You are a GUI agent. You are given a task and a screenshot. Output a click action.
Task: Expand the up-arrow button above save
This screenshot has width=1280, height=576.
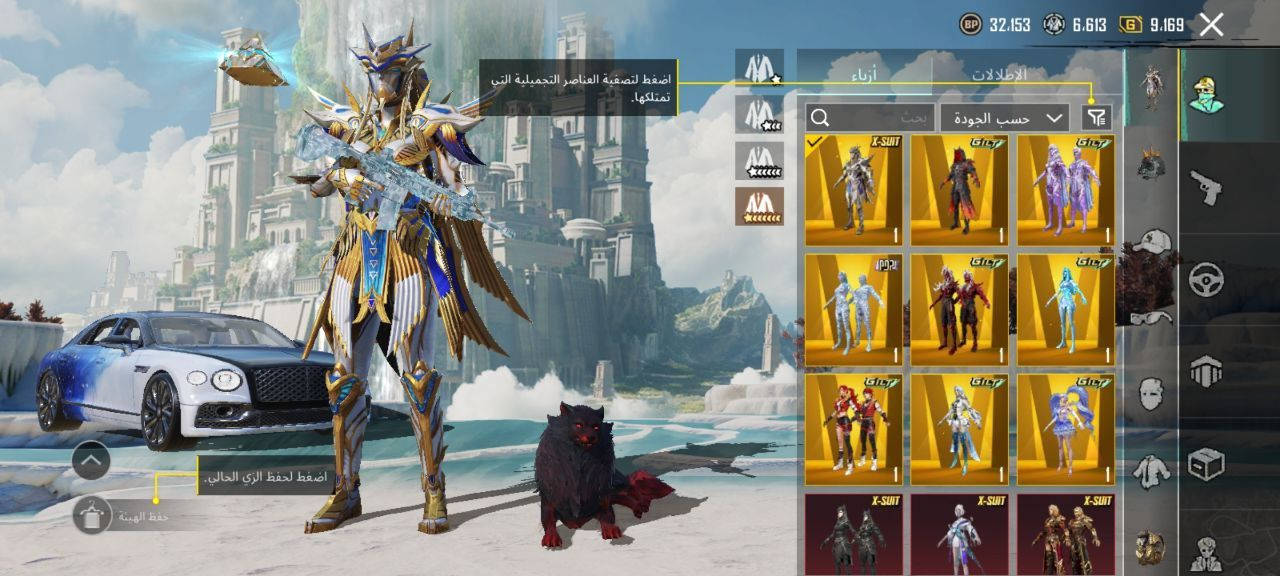coord(91,461)
